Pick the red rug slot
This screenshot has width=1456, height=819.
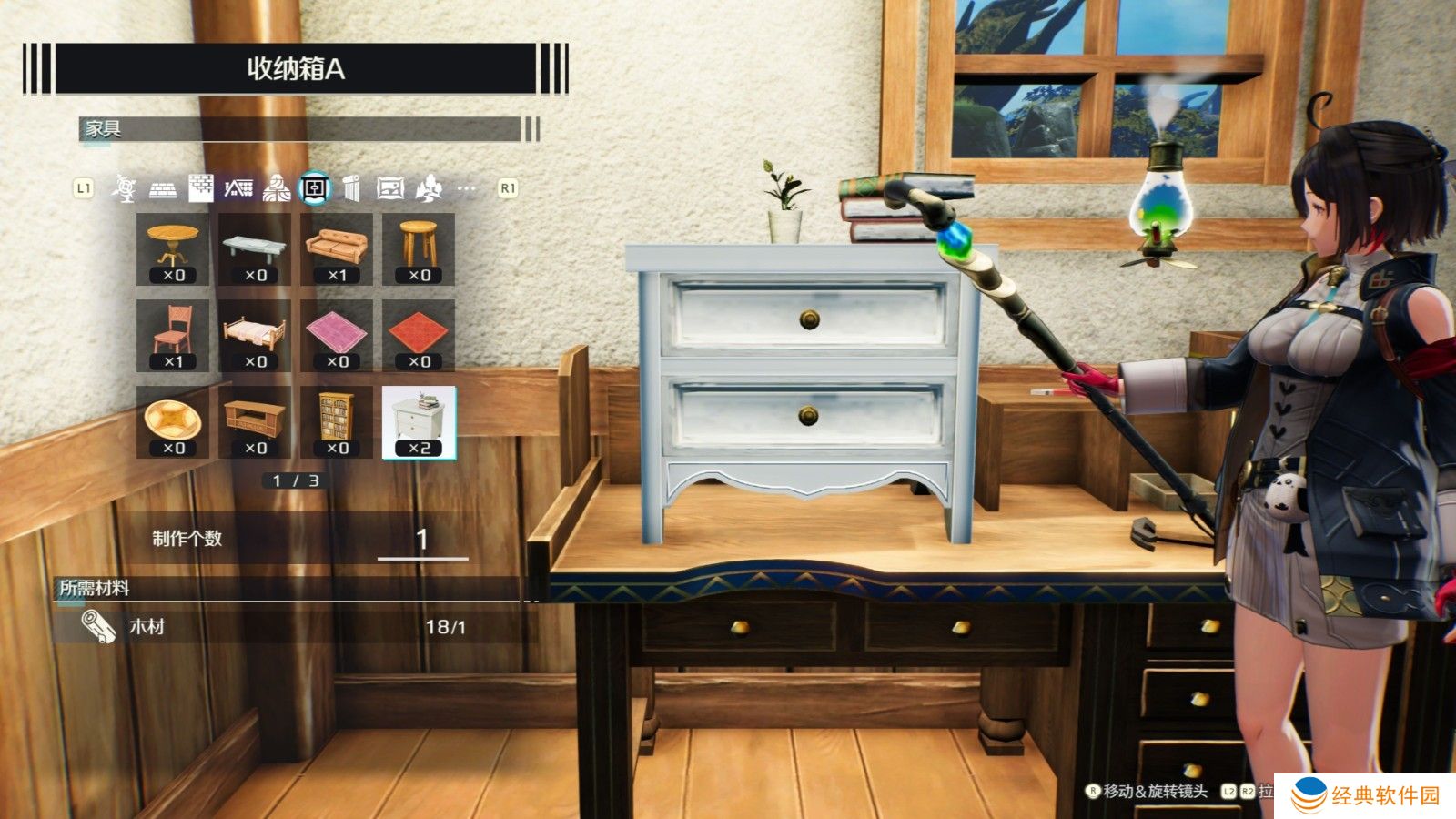pos(419,335)
